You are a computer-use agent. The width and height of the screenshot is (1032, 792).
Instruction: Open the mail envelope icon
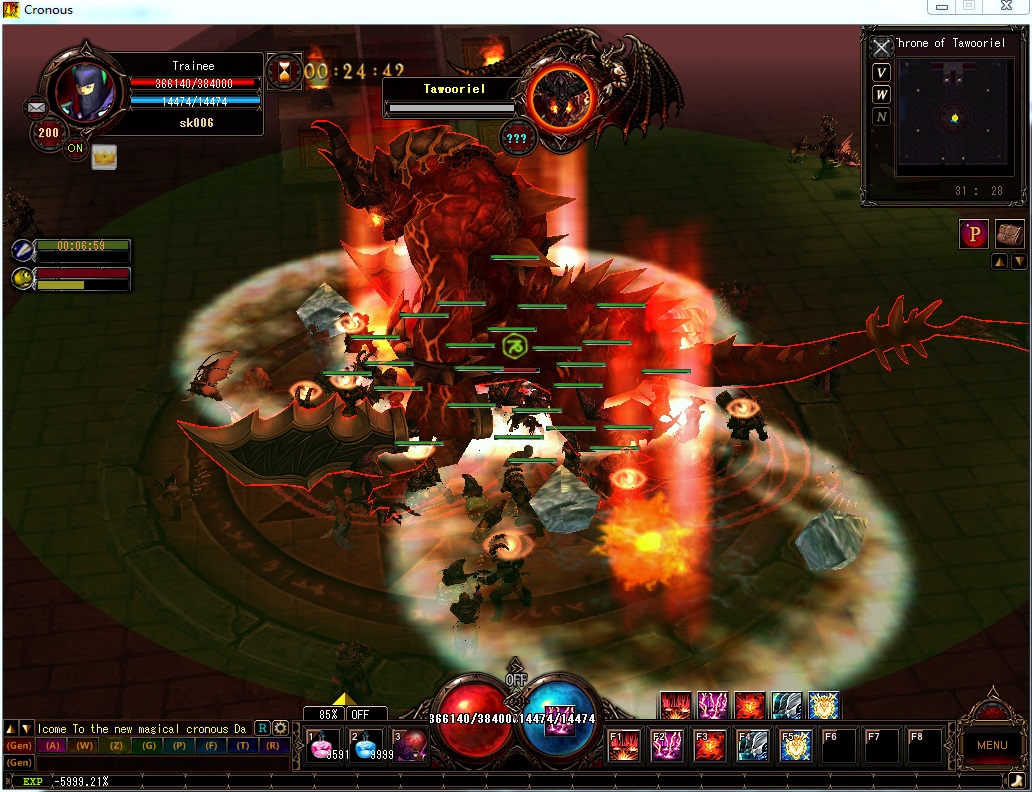(37, 106)
